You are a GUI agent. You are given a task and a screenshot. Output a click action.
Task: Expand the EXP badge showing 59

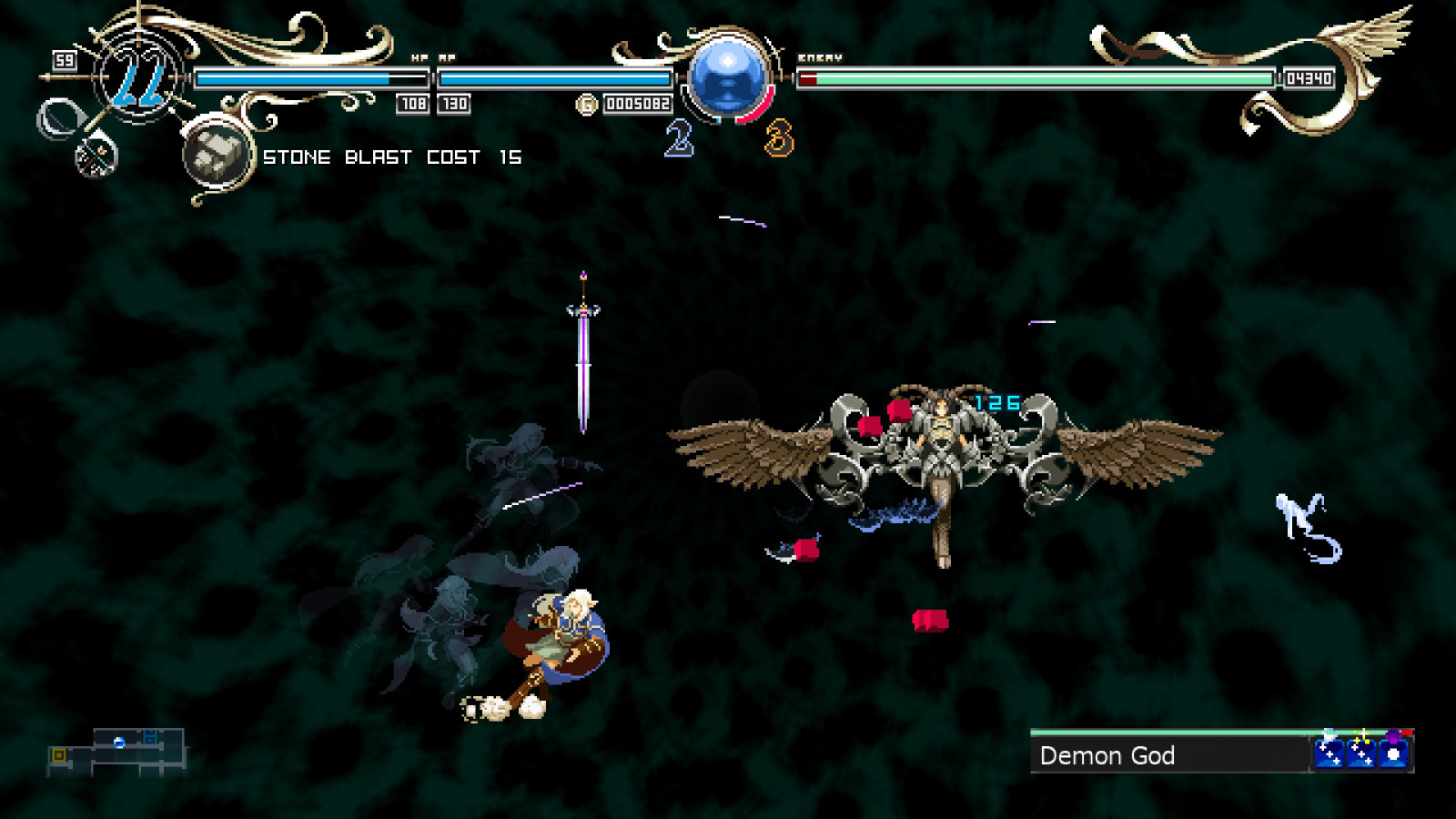point(64,60)
